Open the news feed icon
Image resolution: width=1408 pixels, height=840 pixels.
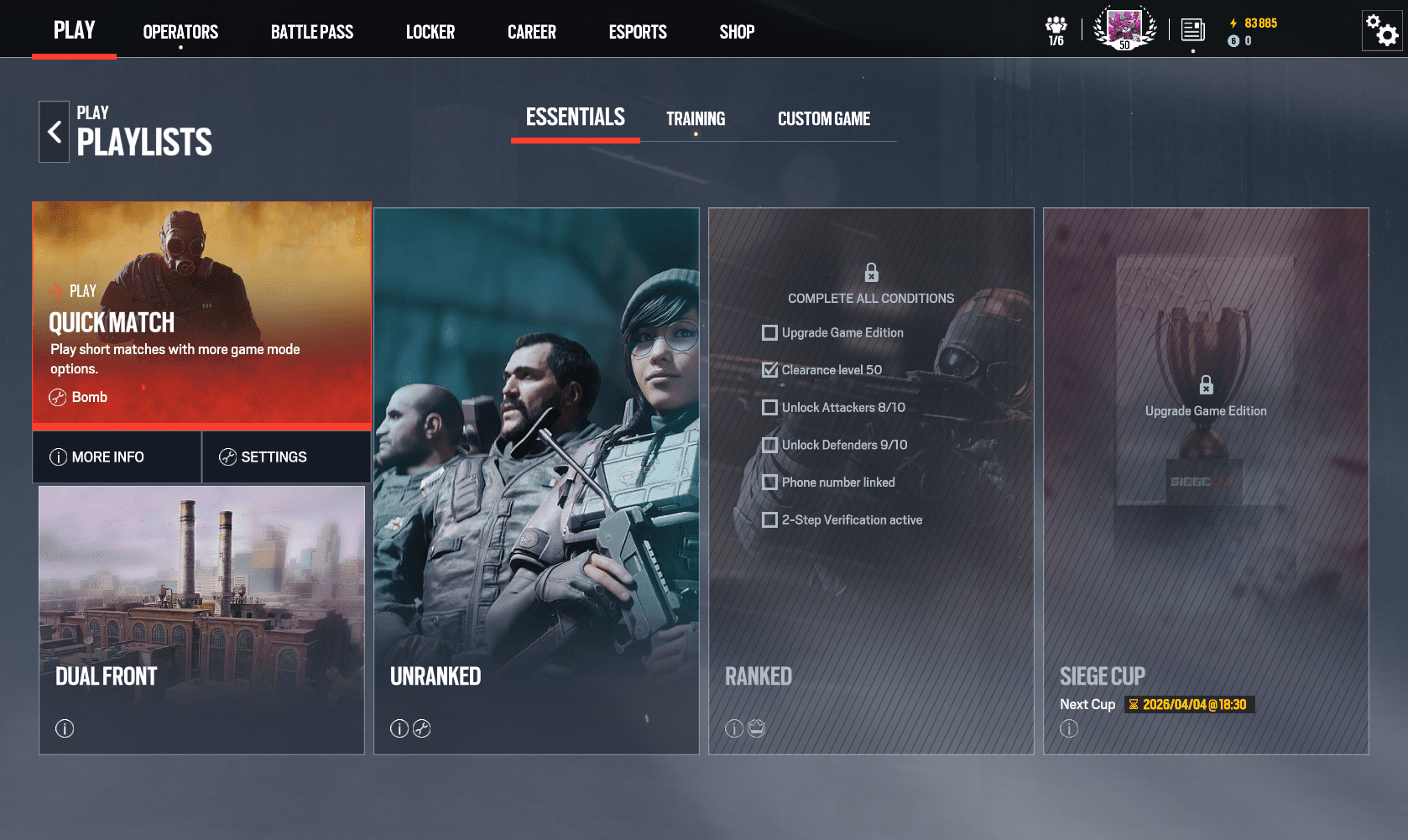click(x=1192, y=28)
